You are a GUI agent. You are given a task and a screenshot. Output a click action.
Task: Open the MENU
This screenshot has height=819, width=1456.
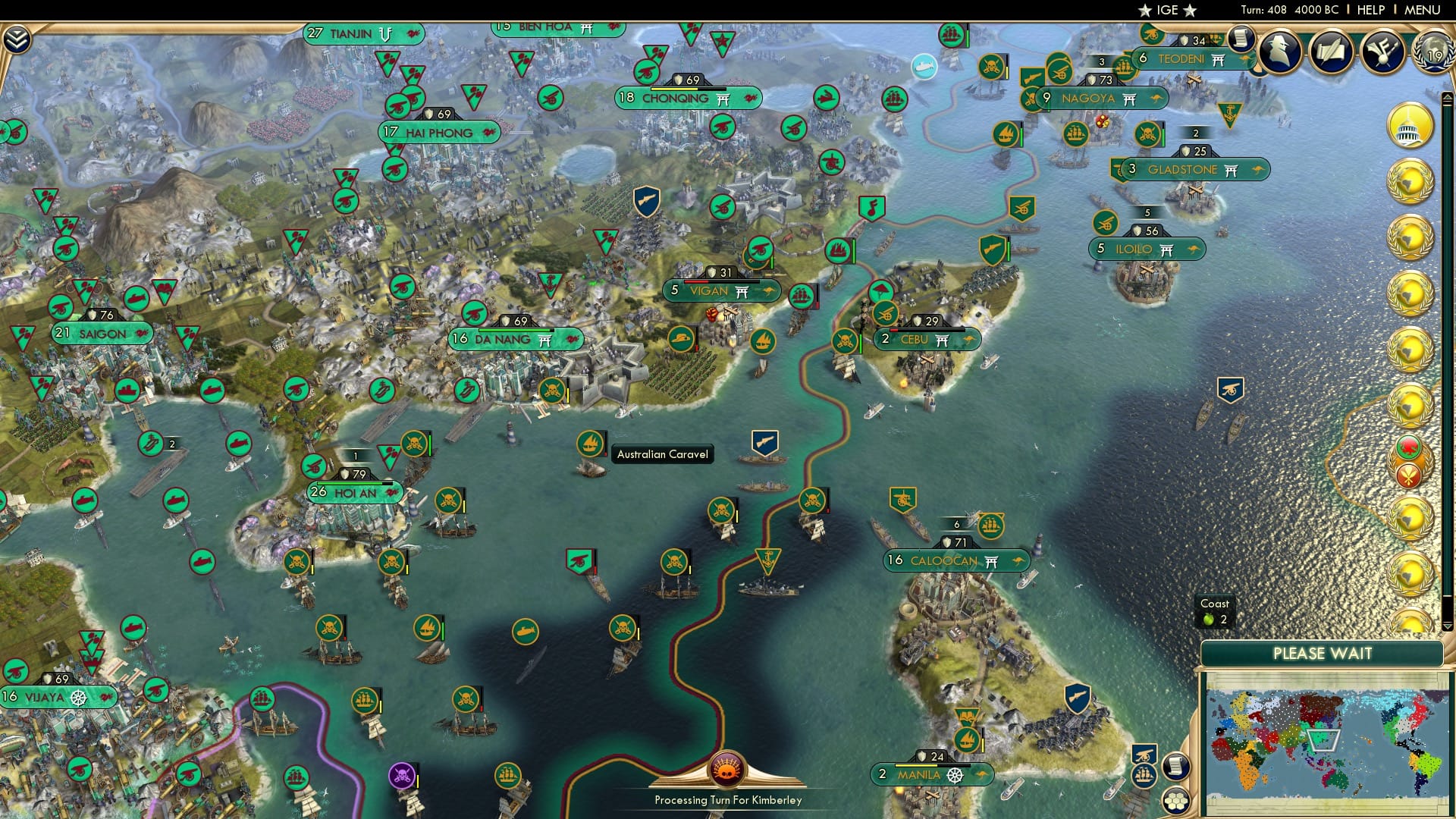(x=1423, y=9)
